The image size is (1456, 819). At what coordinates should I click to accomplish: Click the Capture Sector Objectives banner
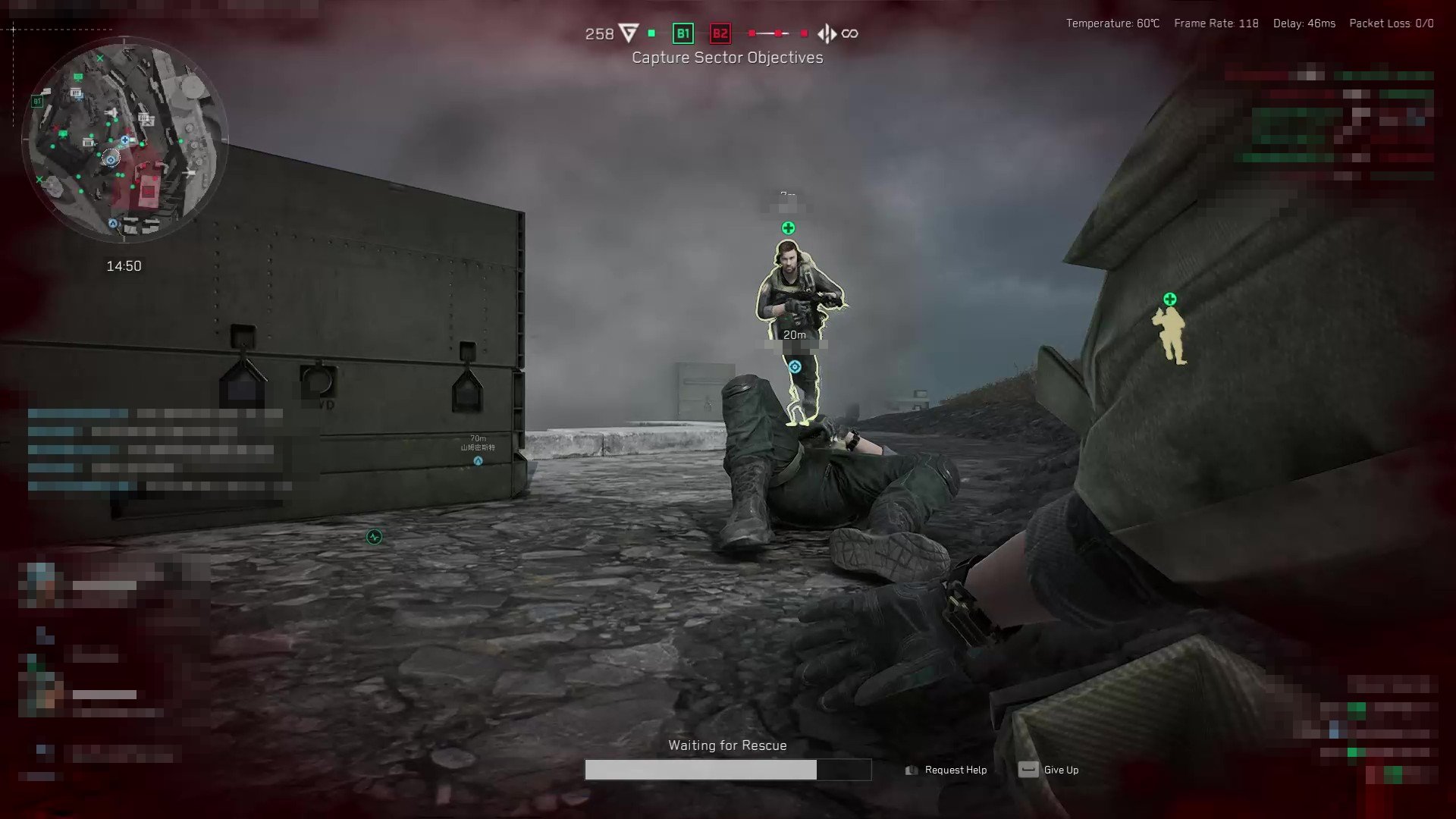727,58
